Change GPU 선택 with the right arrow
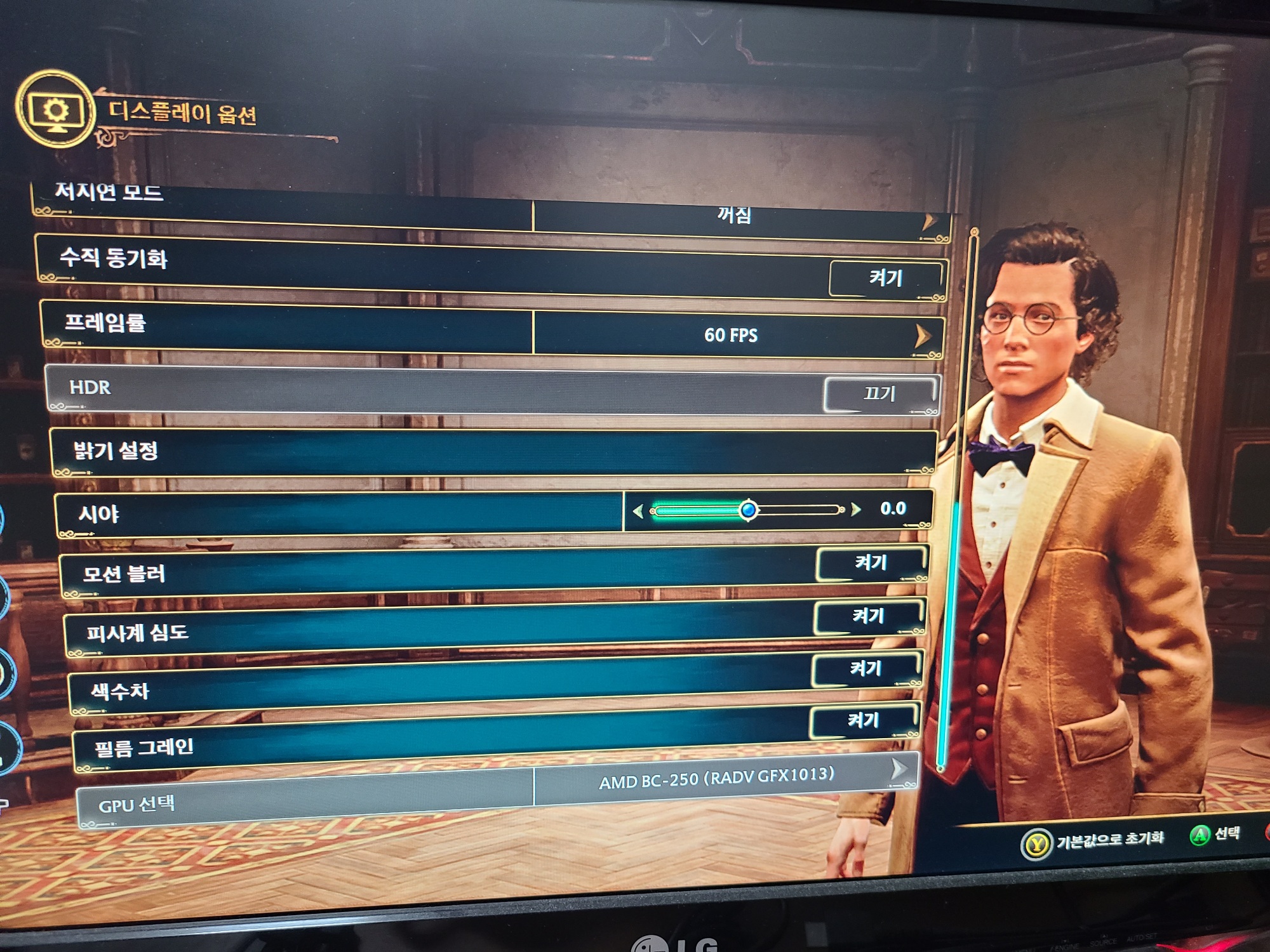The image size is (1270, 952). 898,769
